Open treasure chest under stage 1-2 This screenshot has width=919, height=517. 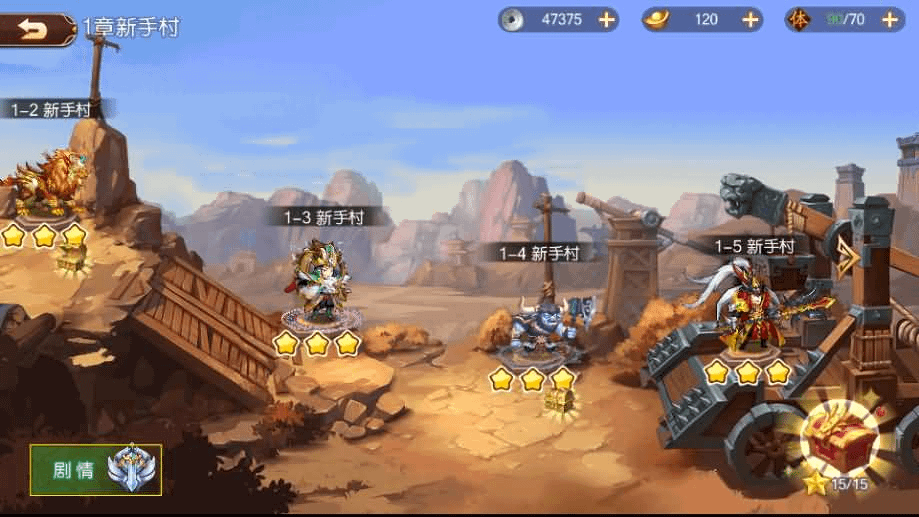(72, 259)
